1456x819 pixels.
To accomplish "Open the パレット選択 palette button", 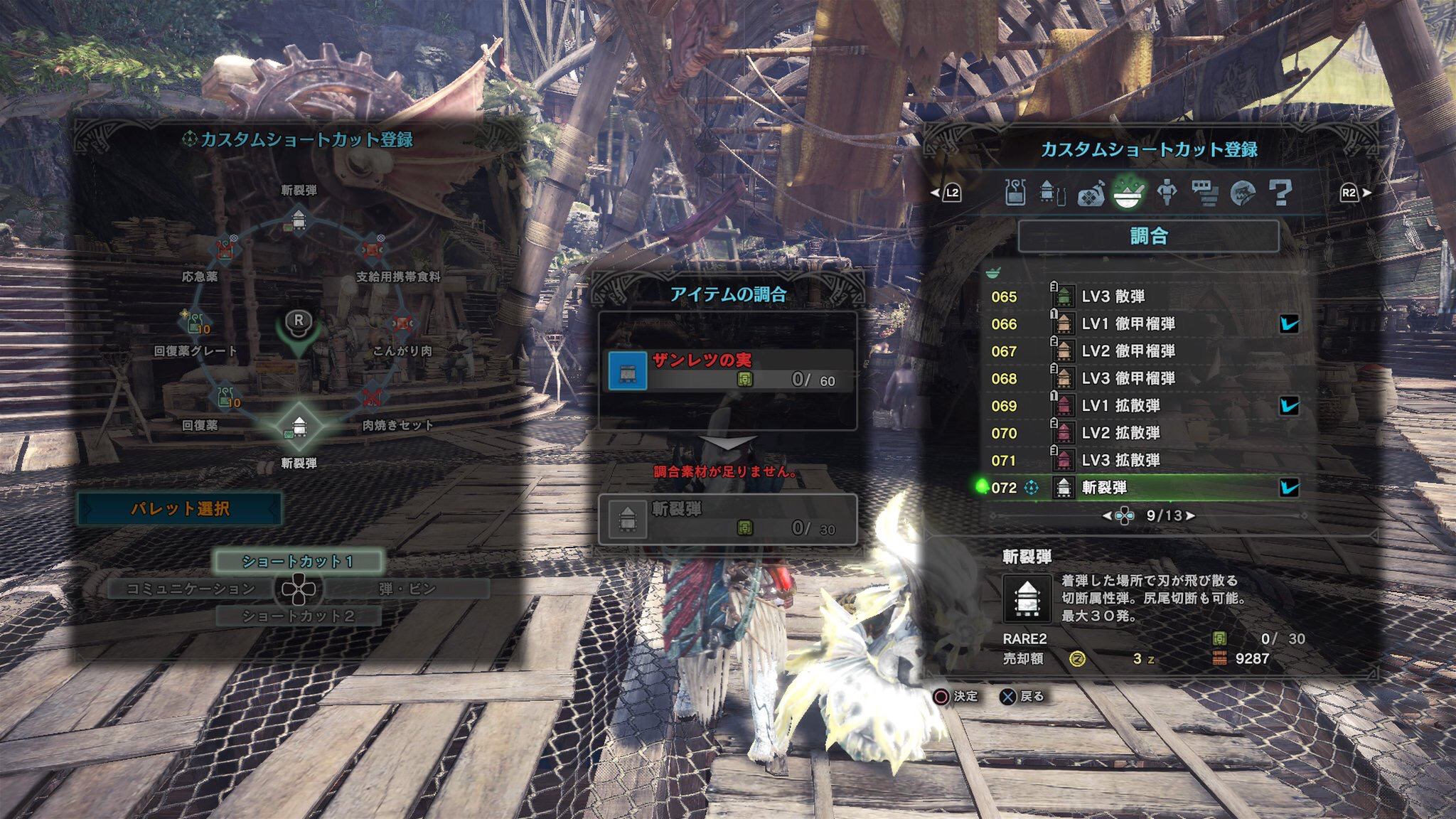I will point(180,509).
